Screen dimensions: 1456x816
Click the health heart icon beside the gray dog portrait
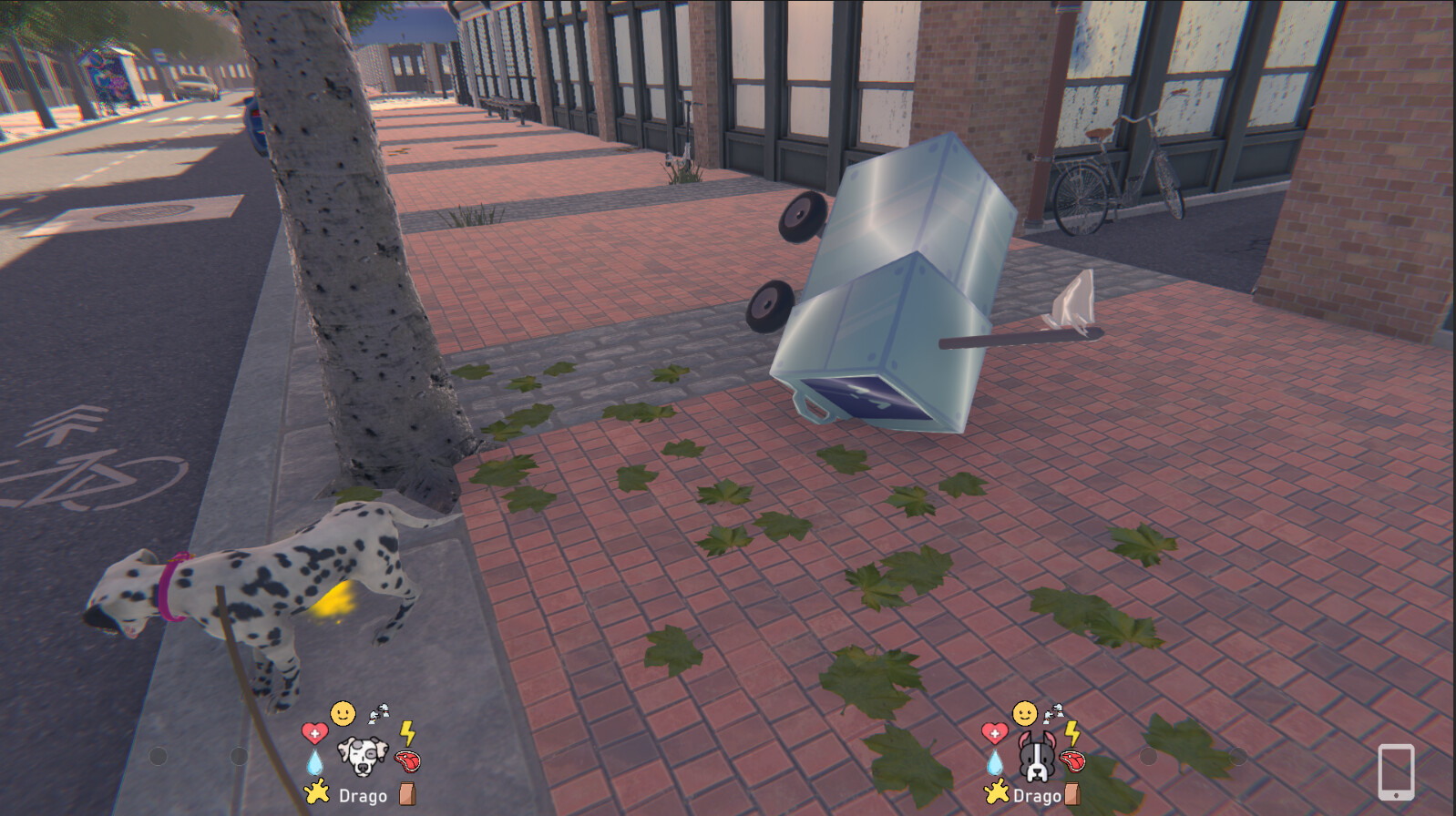[x=997, y=730]
